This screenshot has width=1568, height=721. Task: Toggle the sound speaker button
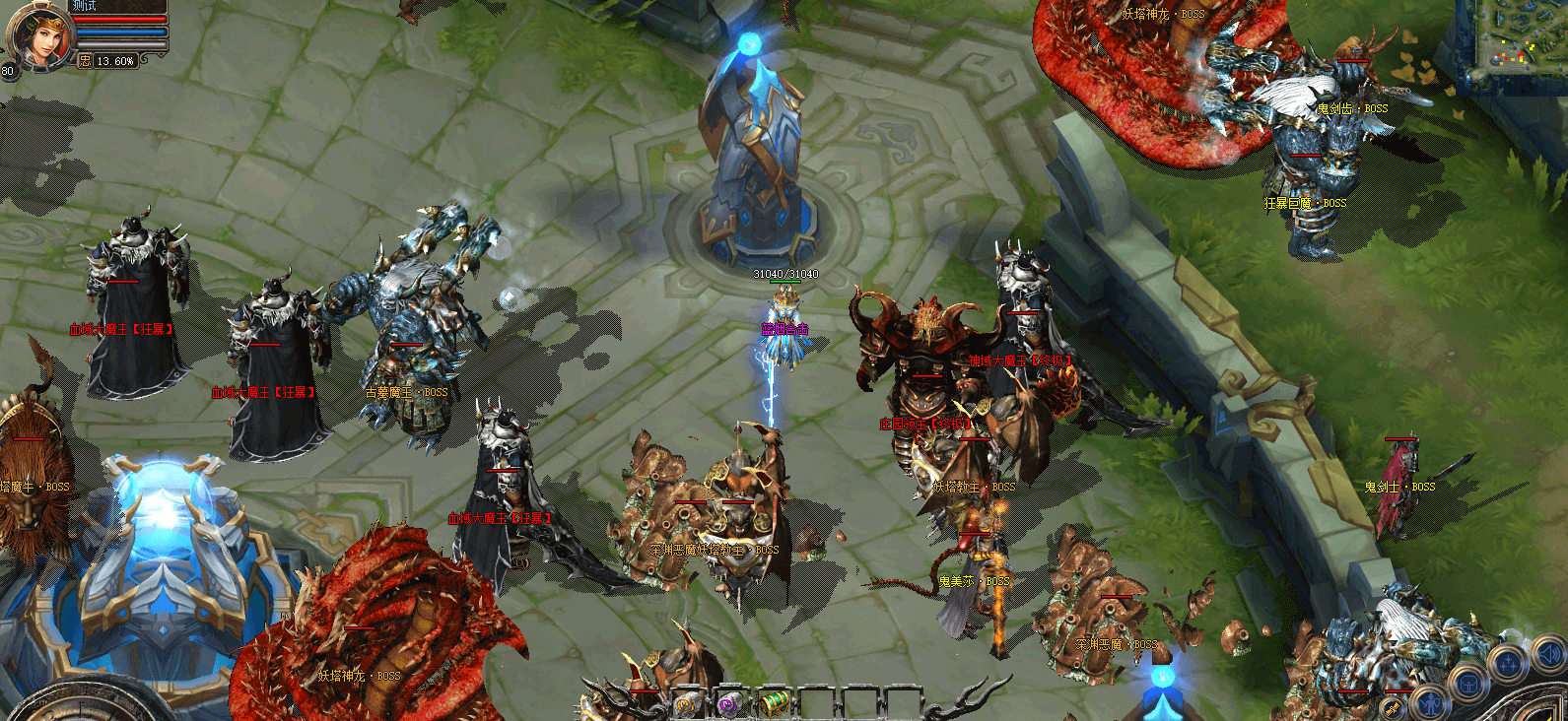tap(1548, 655)
